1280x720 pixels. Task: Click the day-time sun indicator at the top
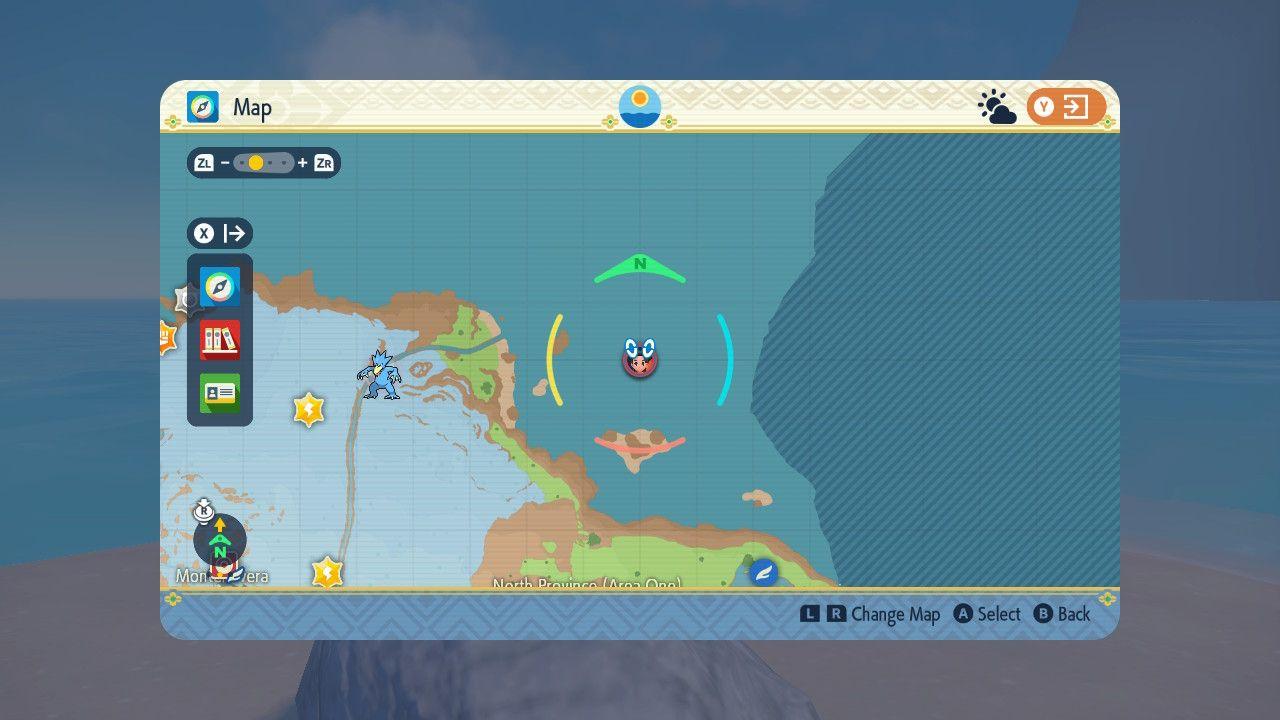[638, 107]
